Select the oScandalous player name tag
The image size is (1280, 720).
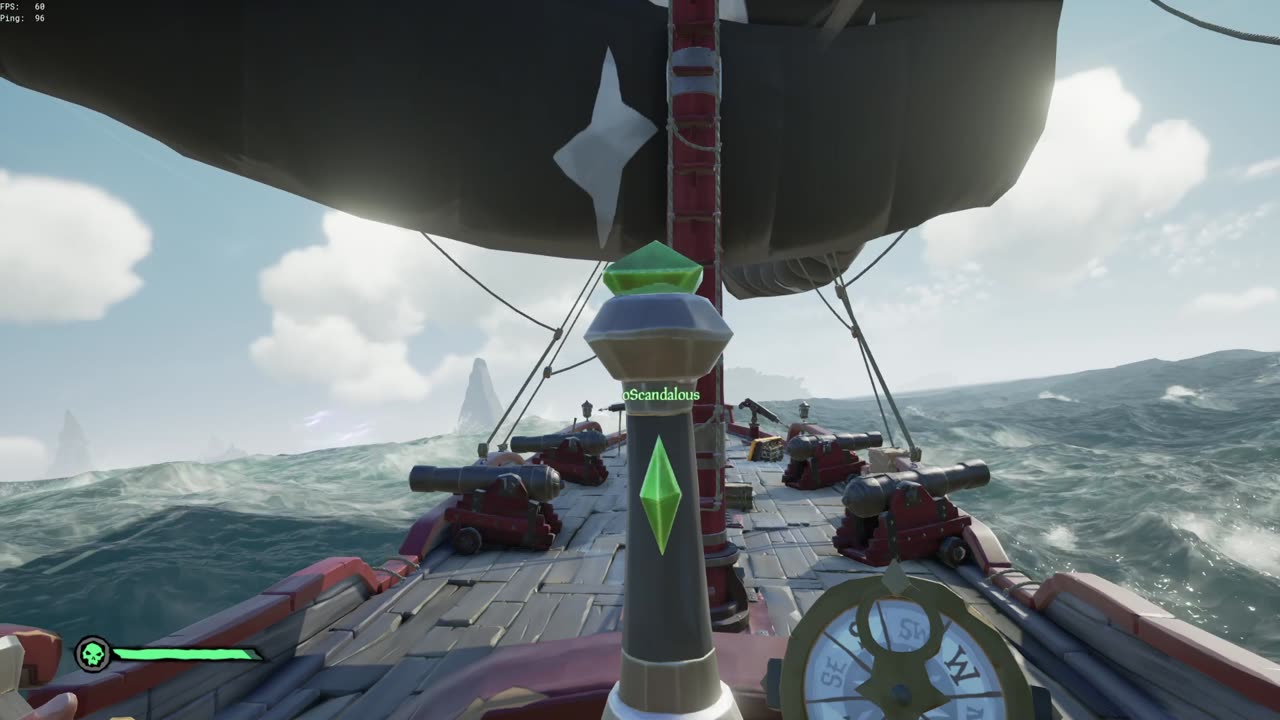(661, 395)
